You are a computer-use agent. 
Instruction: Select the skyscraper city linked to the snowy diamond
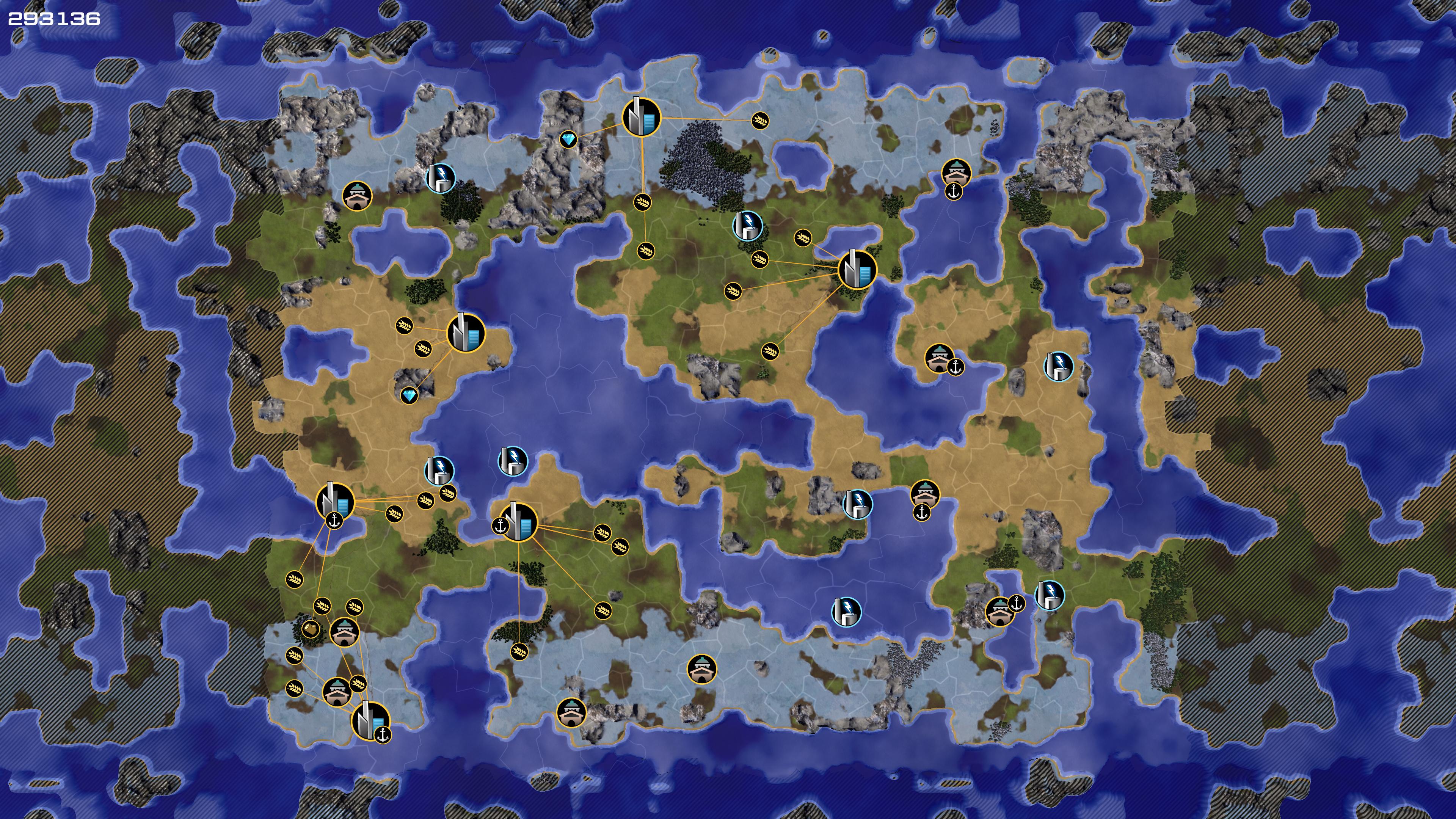tap(642, 117)
